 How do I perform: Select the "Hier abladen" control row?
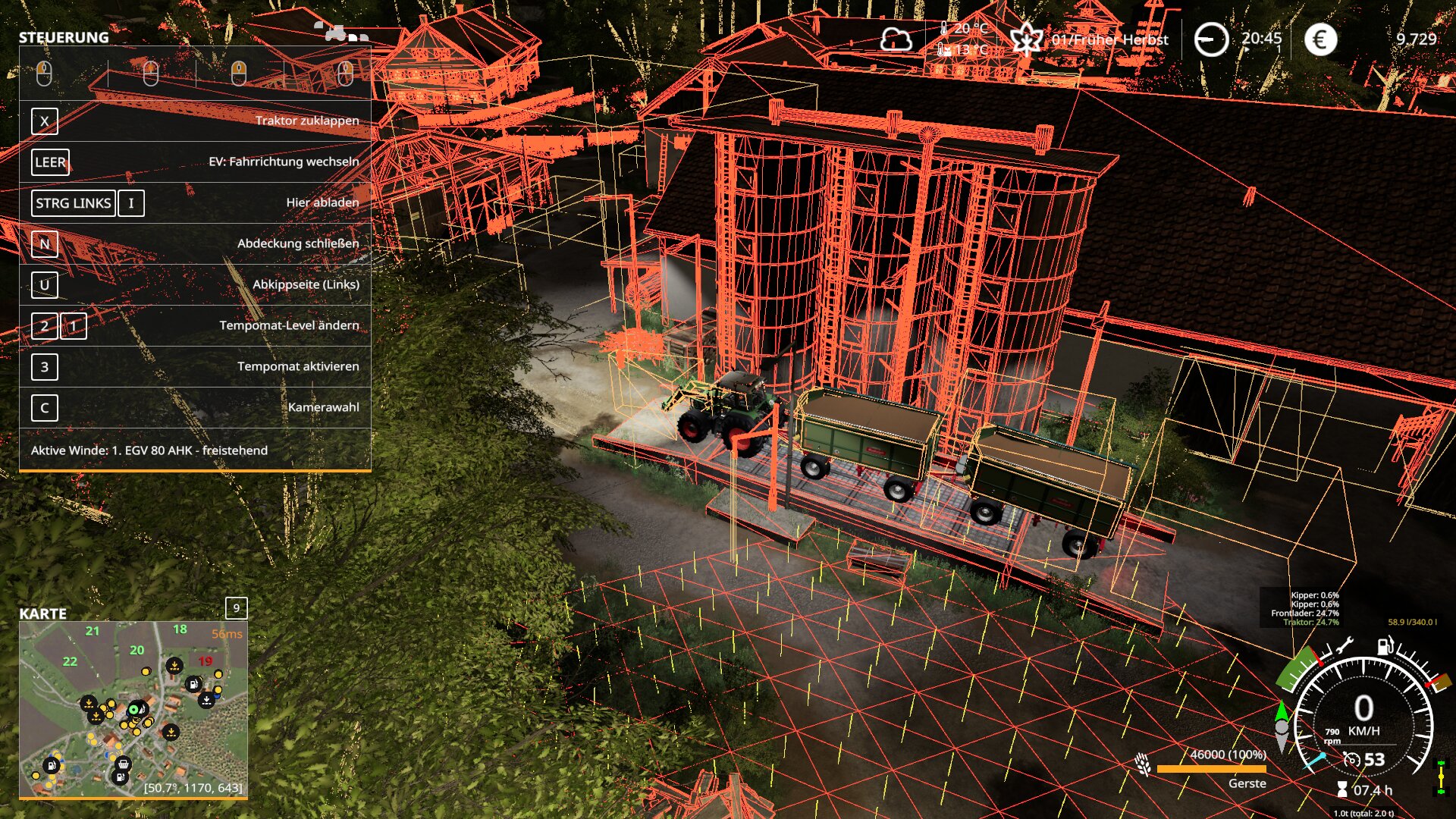[195, 202]
